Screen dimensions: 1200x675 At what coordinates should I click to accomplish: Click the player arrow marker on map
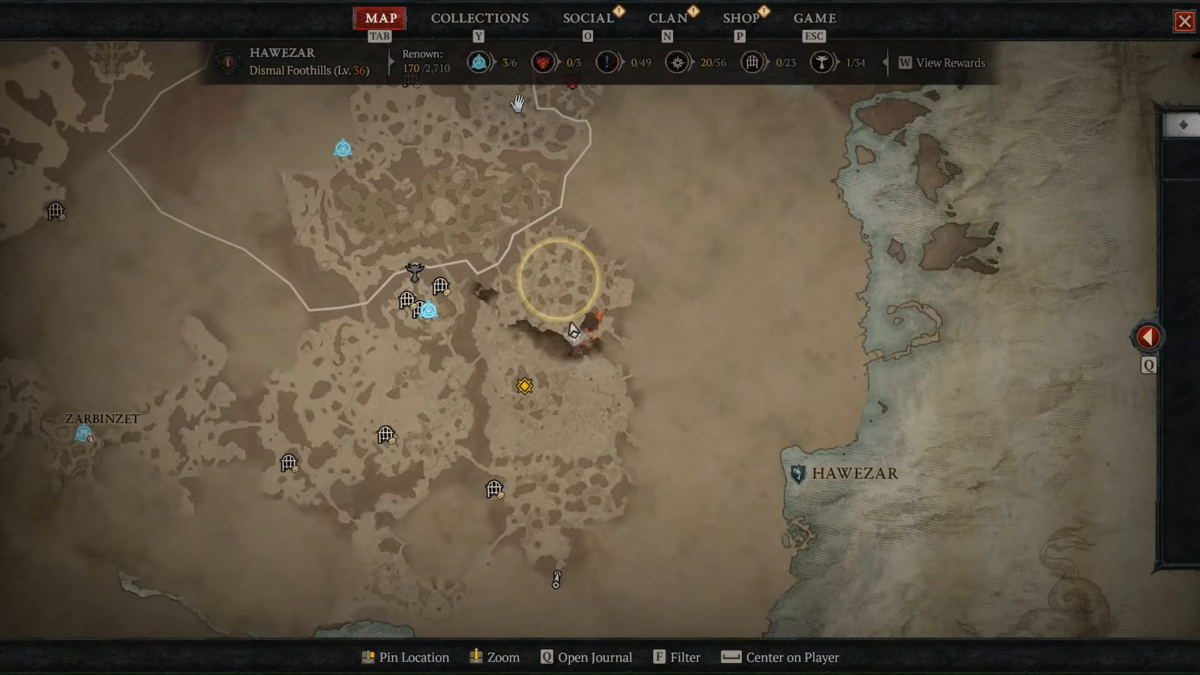pyautogui.click(x=576, y=331)
